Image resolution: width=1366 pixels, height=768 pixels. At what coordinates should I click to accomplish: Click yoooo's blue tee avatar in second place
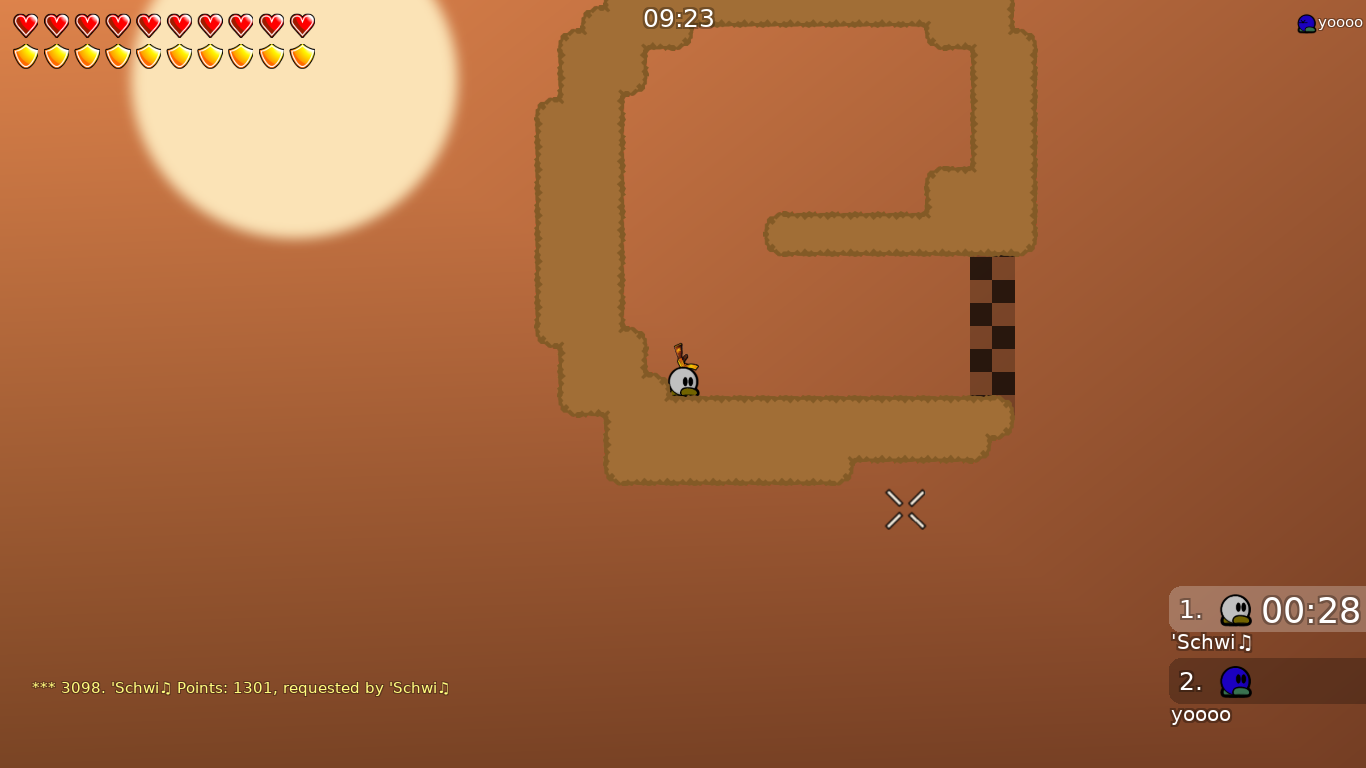tap(1236, 681)
